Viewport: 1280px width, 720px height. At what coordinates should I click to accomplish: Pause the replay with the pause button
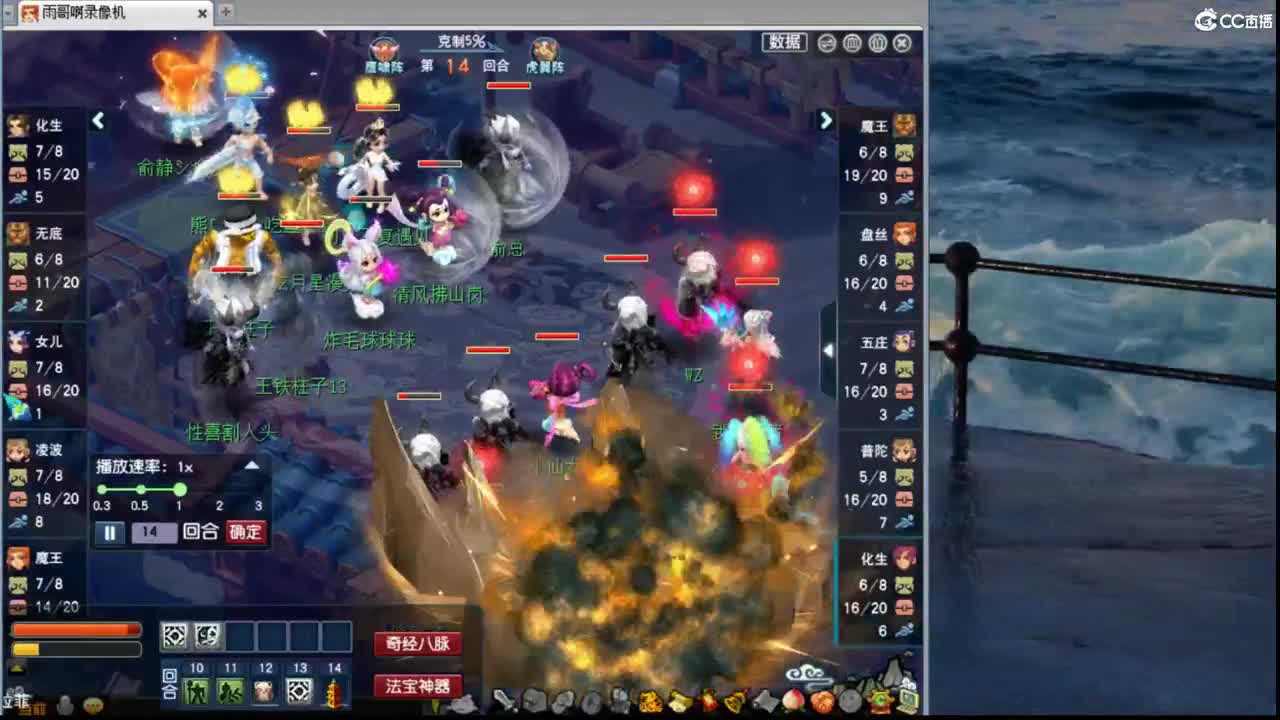point(109,532)
